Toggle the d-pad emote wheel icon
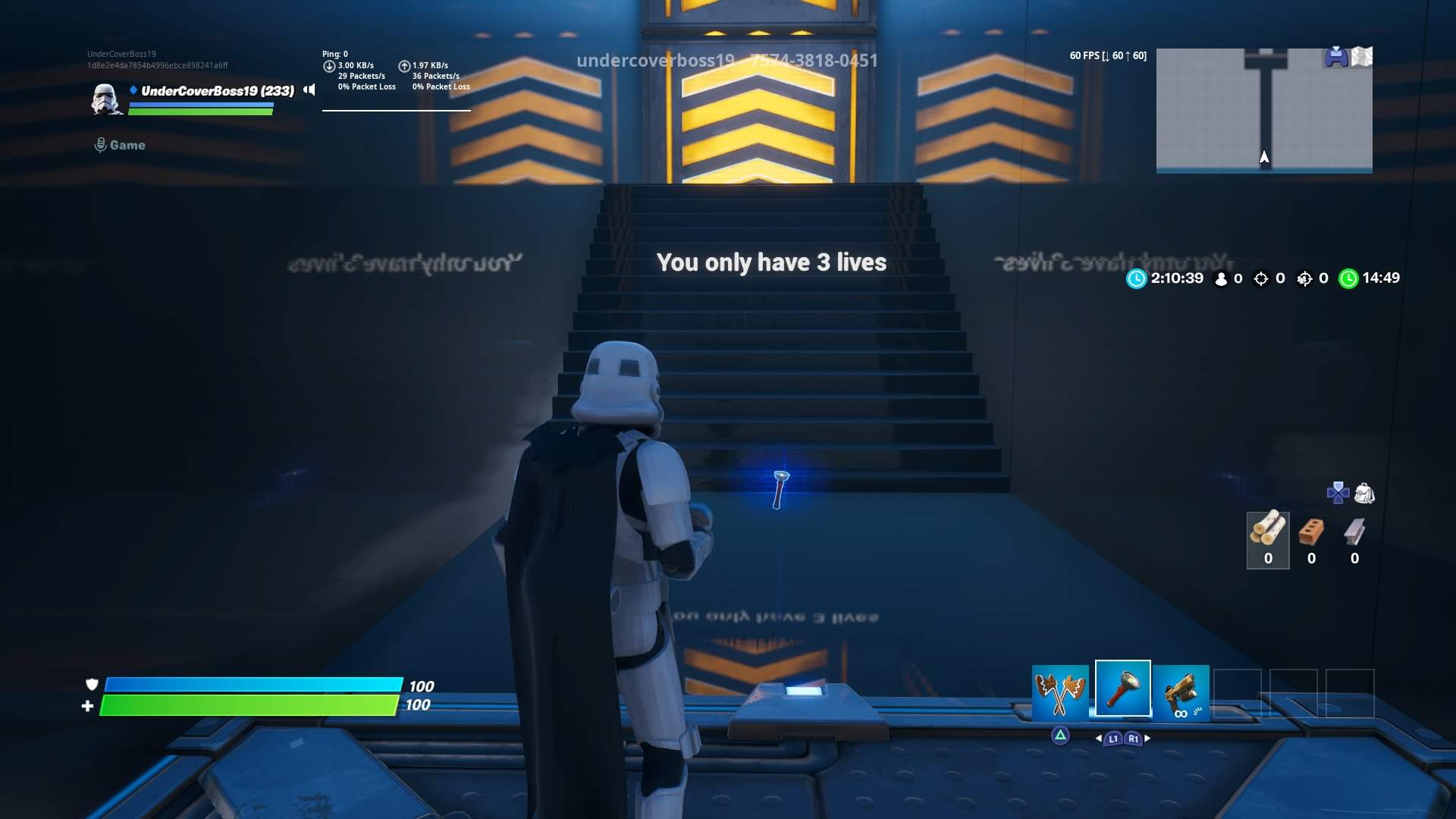The height and width of the screenshot is (819, 1456). click(1337, 493)
